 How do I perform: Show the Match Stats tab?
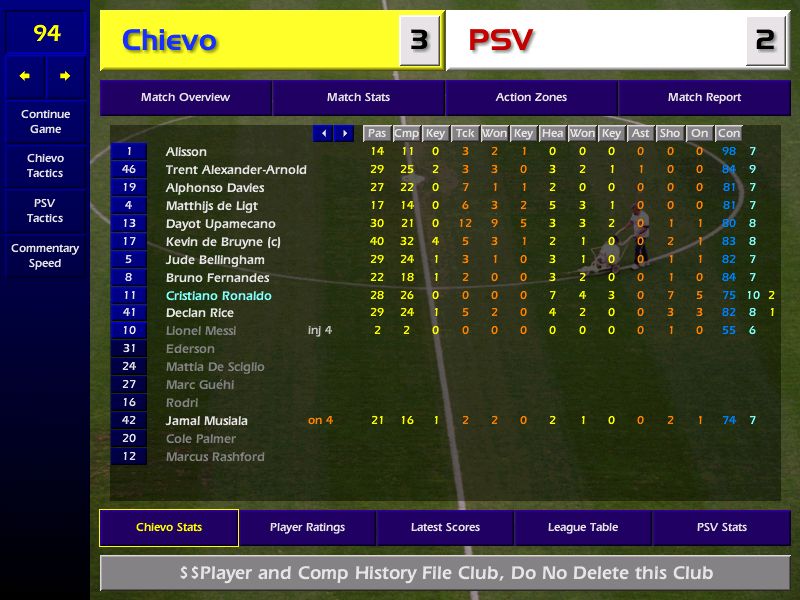click(358, 98)
